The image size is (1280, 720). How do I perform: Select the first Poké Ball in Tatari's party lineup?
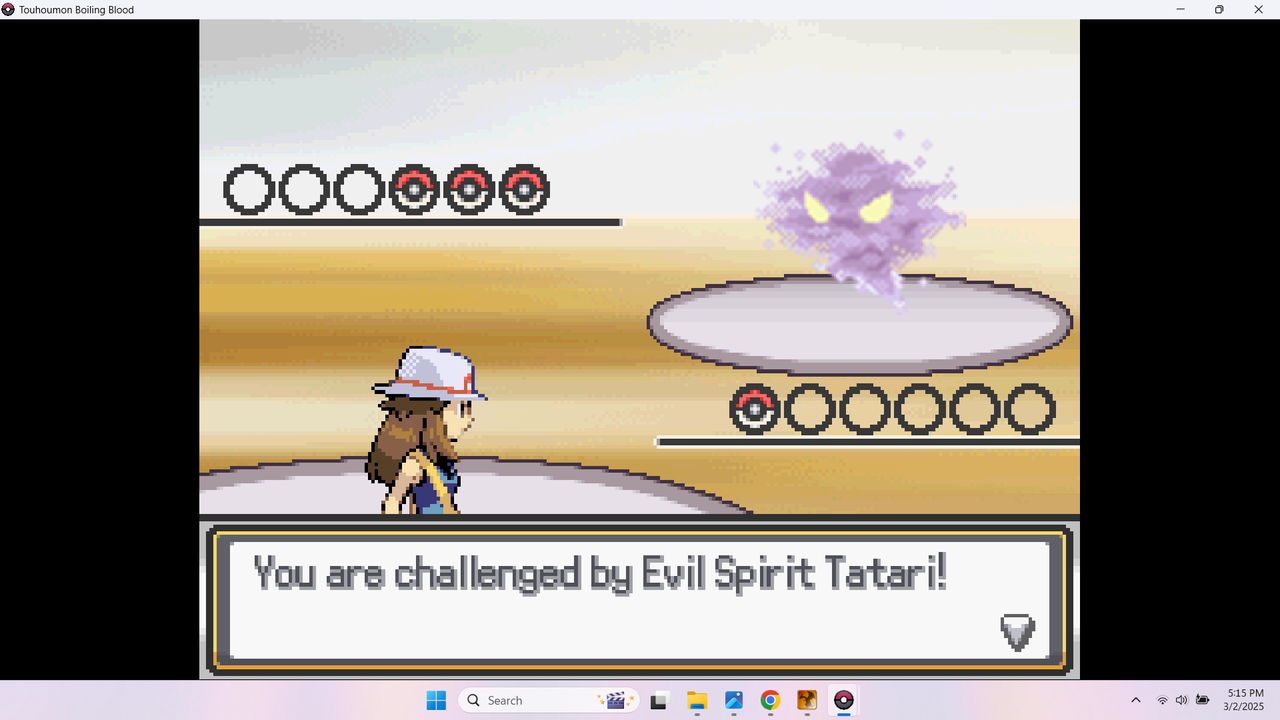point(754,408)
